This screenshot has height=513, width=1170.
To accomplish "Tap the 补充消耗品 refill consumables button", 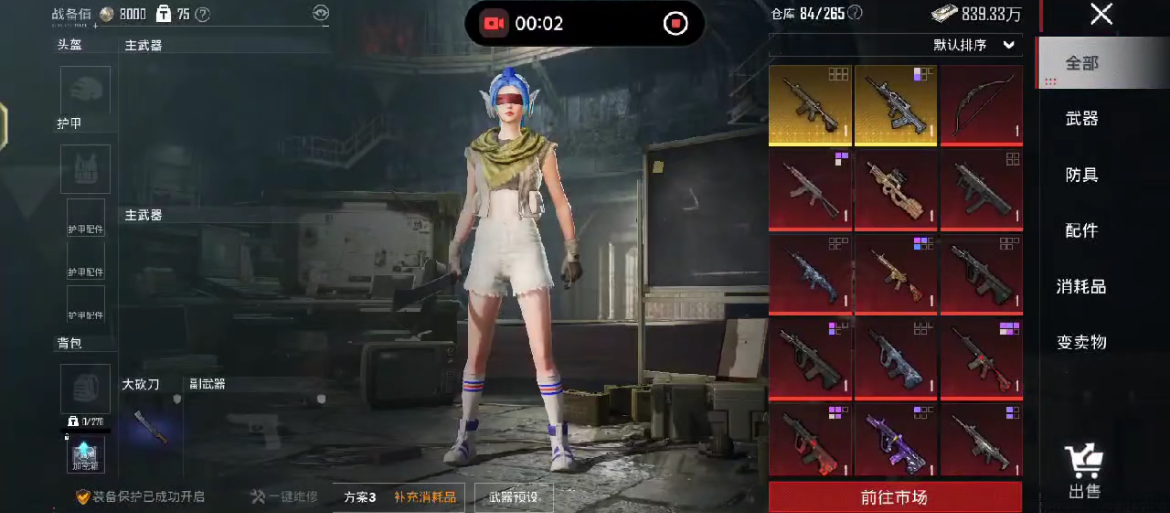I will pos(424,497).
